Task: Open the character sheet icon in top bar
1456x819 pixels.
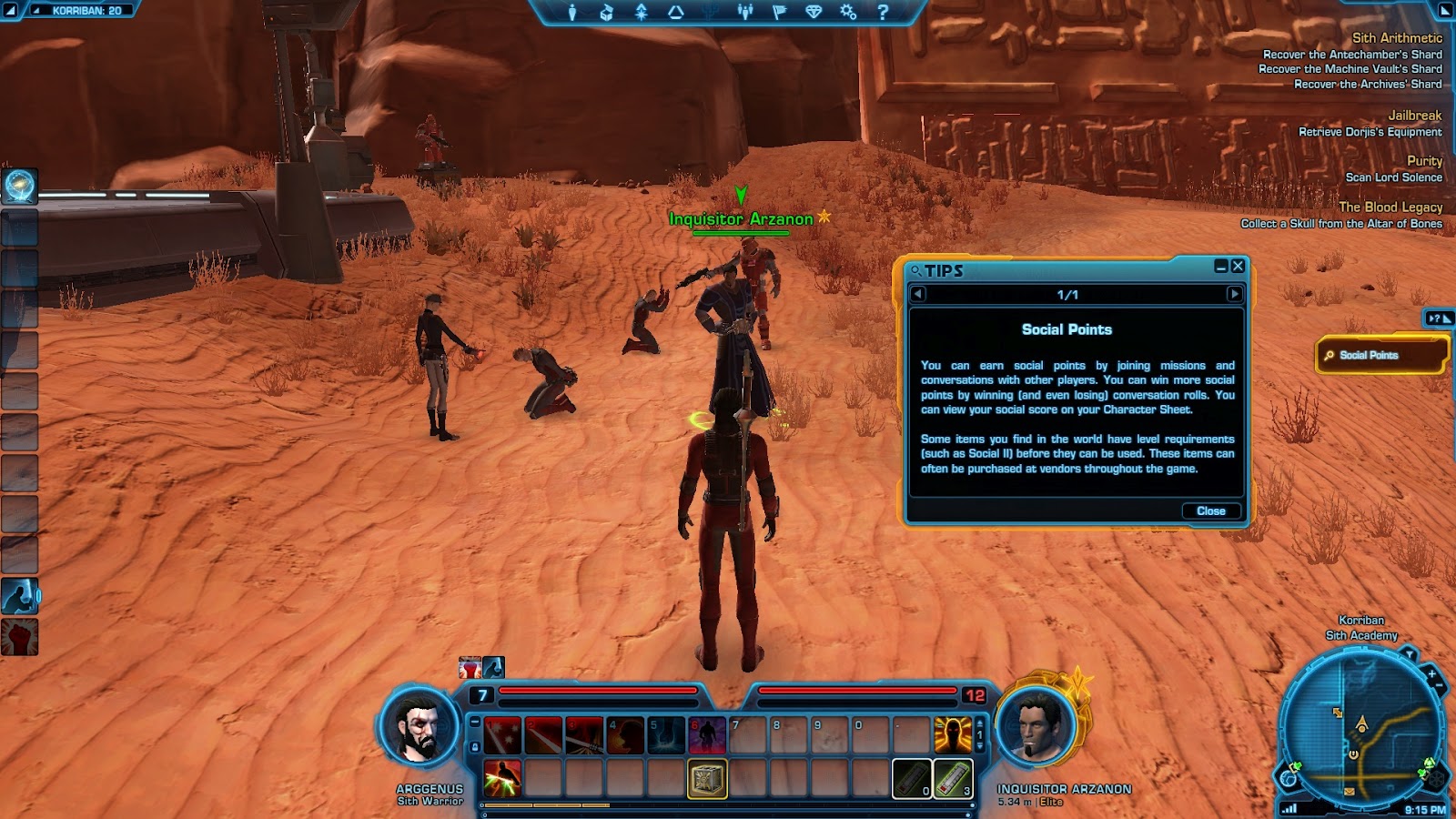Action: (x=572, y=12)
